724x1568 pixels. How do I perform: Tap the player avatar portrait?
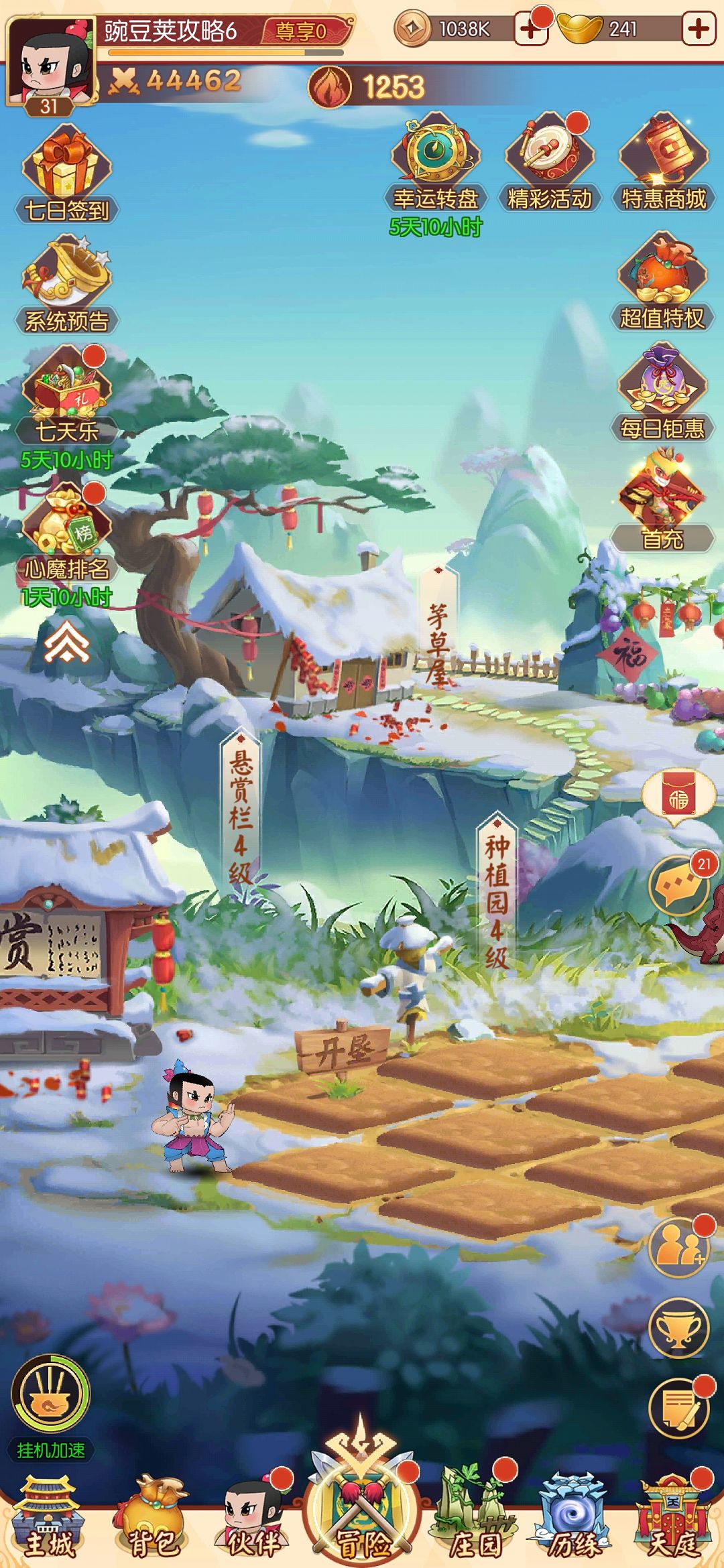(50, 62)
